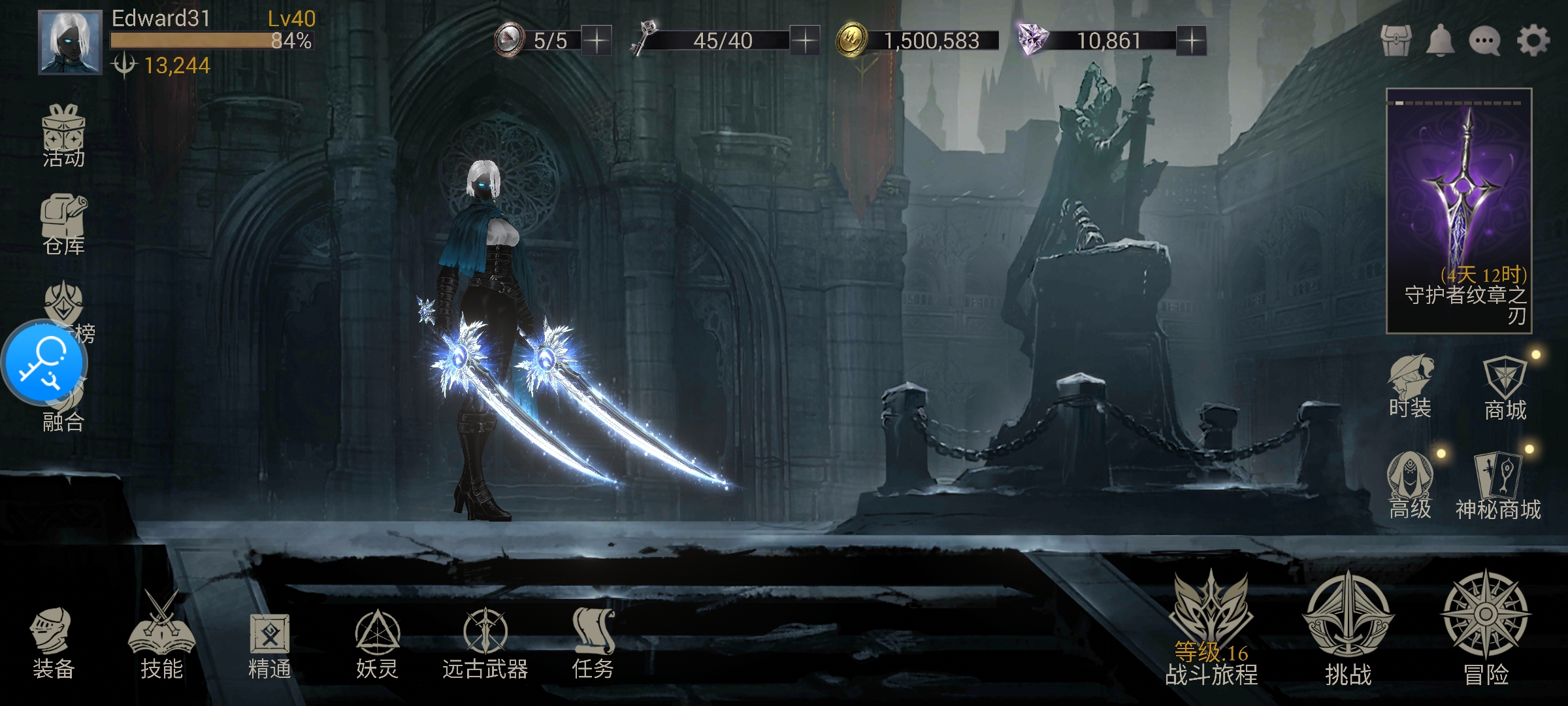Open the settings gear
The width and height of the screenshot is (1568, 706).
tap(1533, 41)
